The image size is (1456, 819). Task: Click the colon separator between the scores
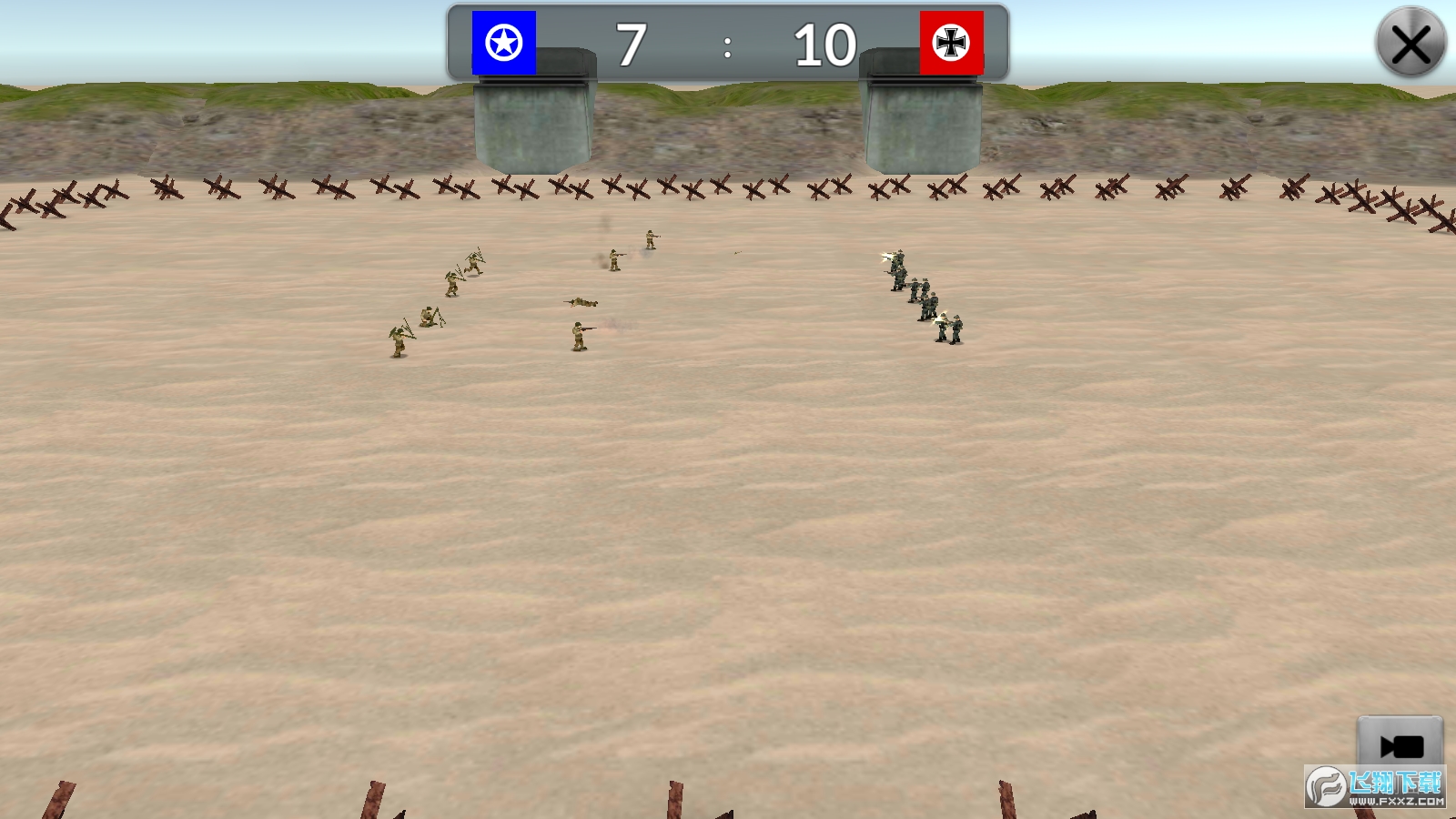point(727,47)
